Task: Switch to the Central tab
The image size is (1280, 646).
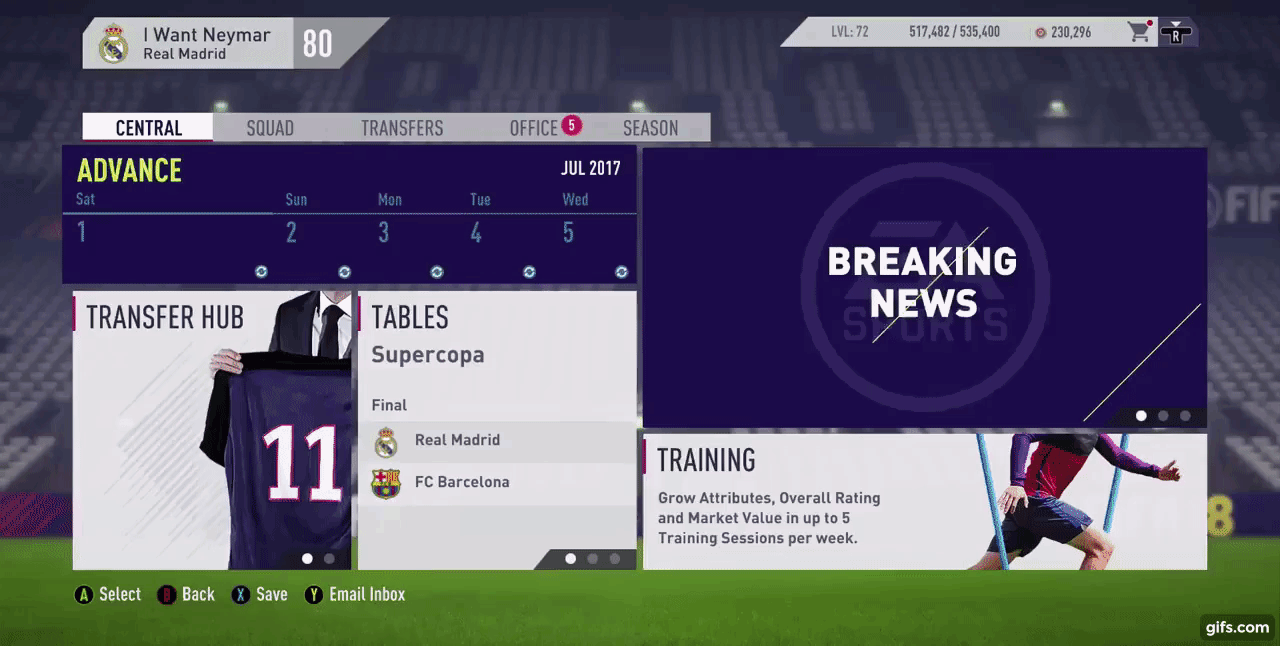Action: point(148,128)
